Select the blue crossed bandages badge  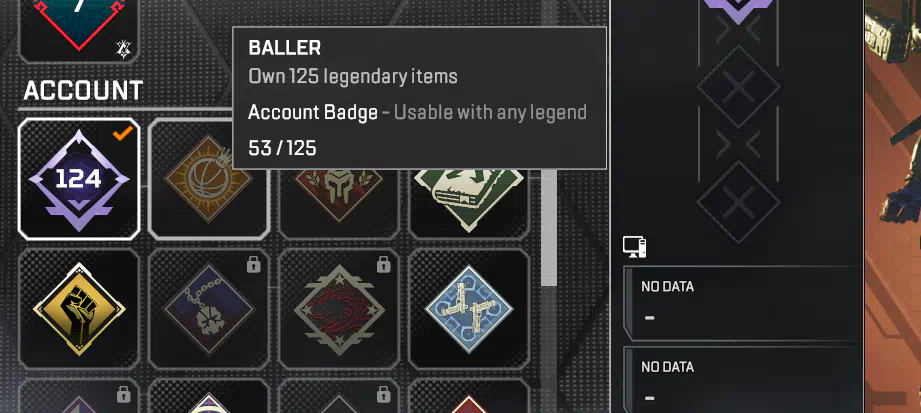click(x=468, y=308)
